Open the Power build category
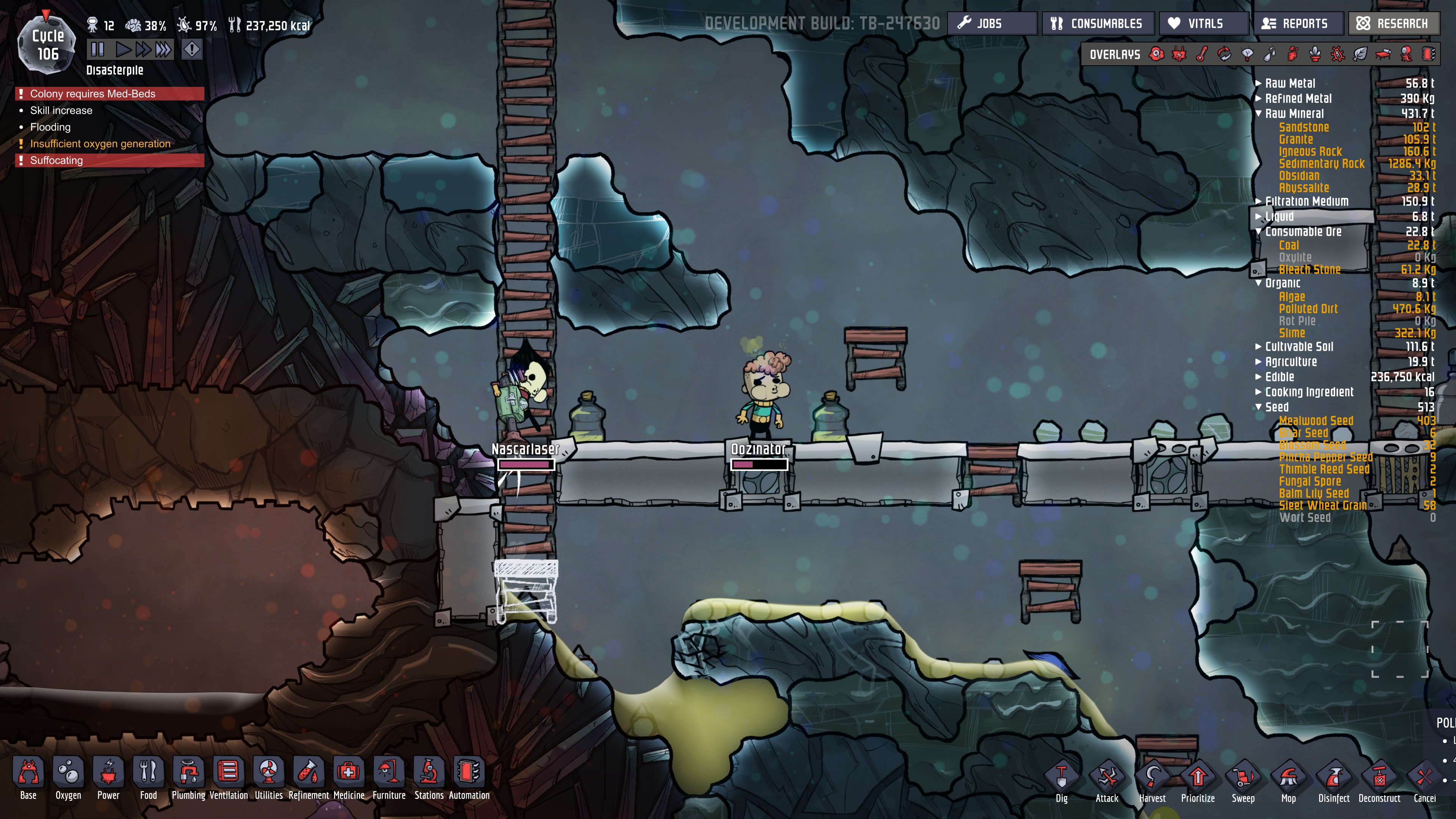Image resolution: width=1456 pixels, height=819 pixels. 108,778
